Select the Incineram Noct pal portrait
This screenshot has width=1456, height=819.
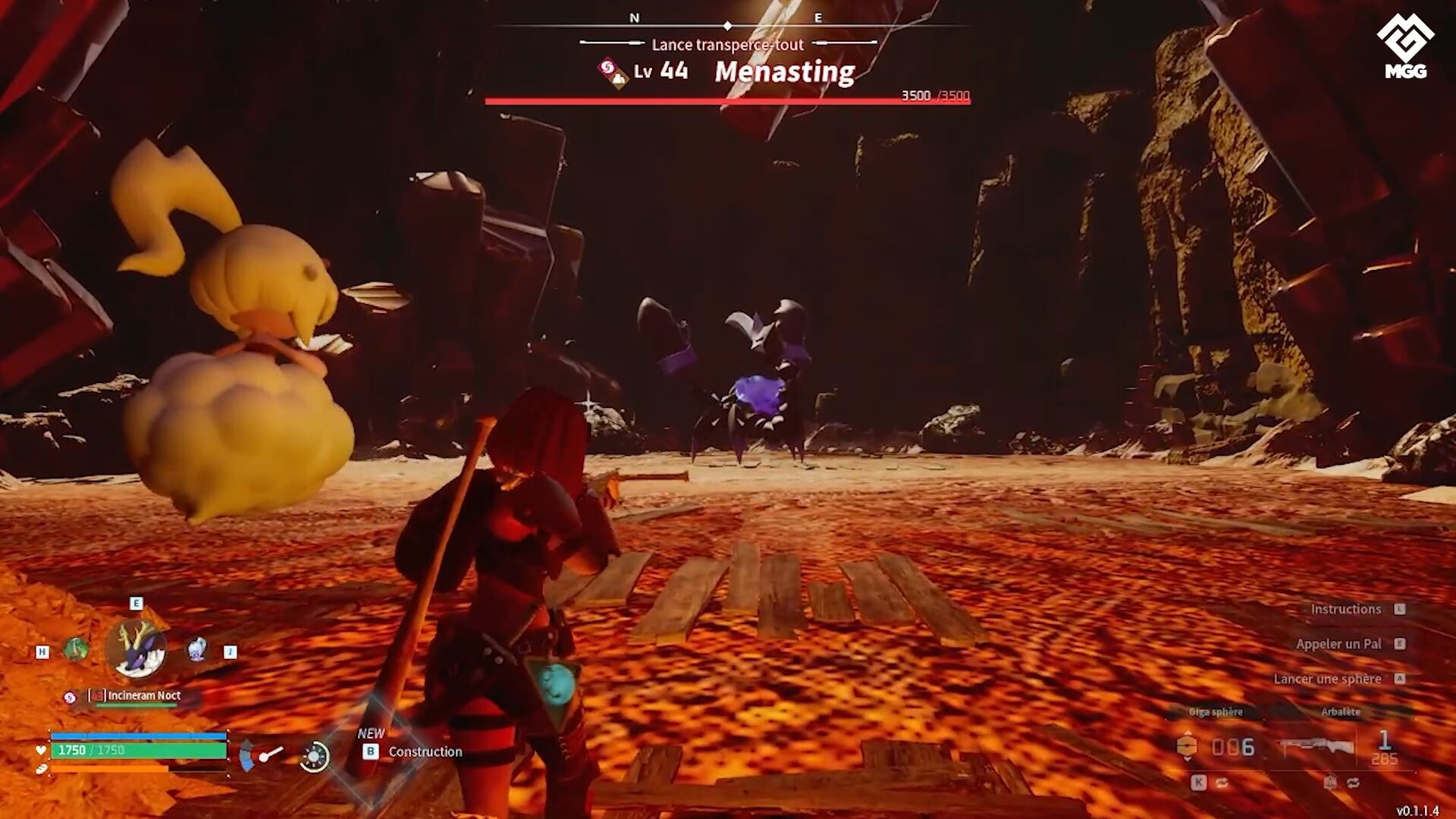(x=136, y=648)
